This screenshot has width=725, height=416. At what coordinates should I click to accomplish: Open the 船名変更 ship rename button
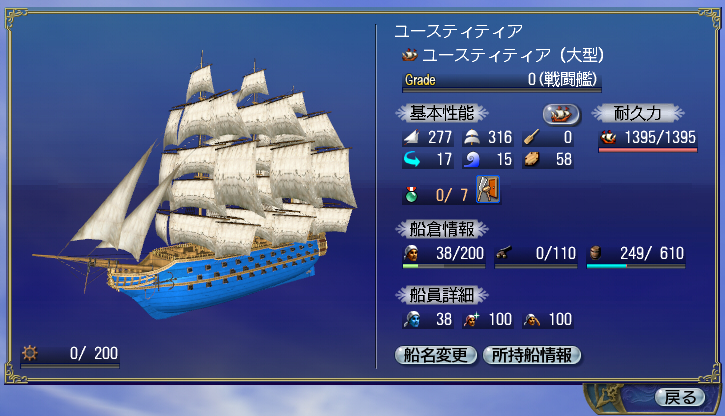(435, 354)
